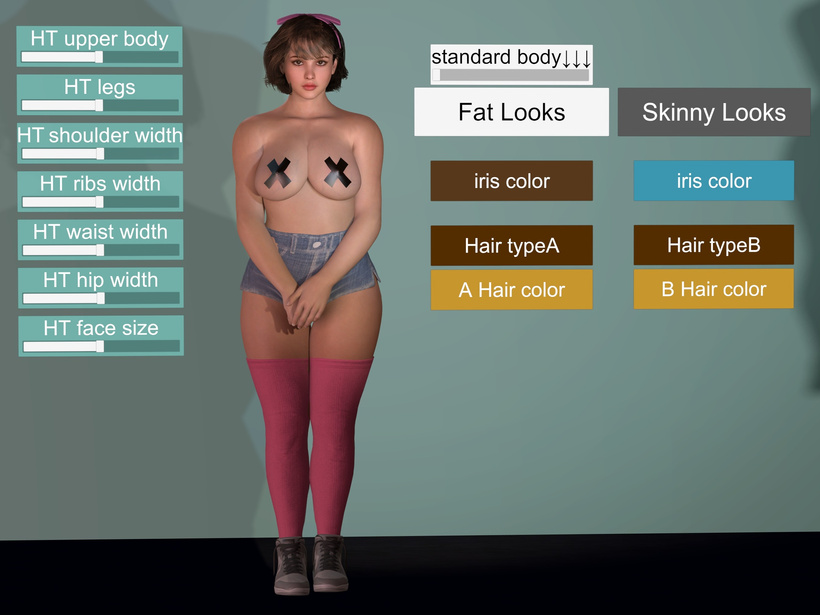Set the HT ribs width slider
Screen dimensions: 820x615
coord(100,202)
